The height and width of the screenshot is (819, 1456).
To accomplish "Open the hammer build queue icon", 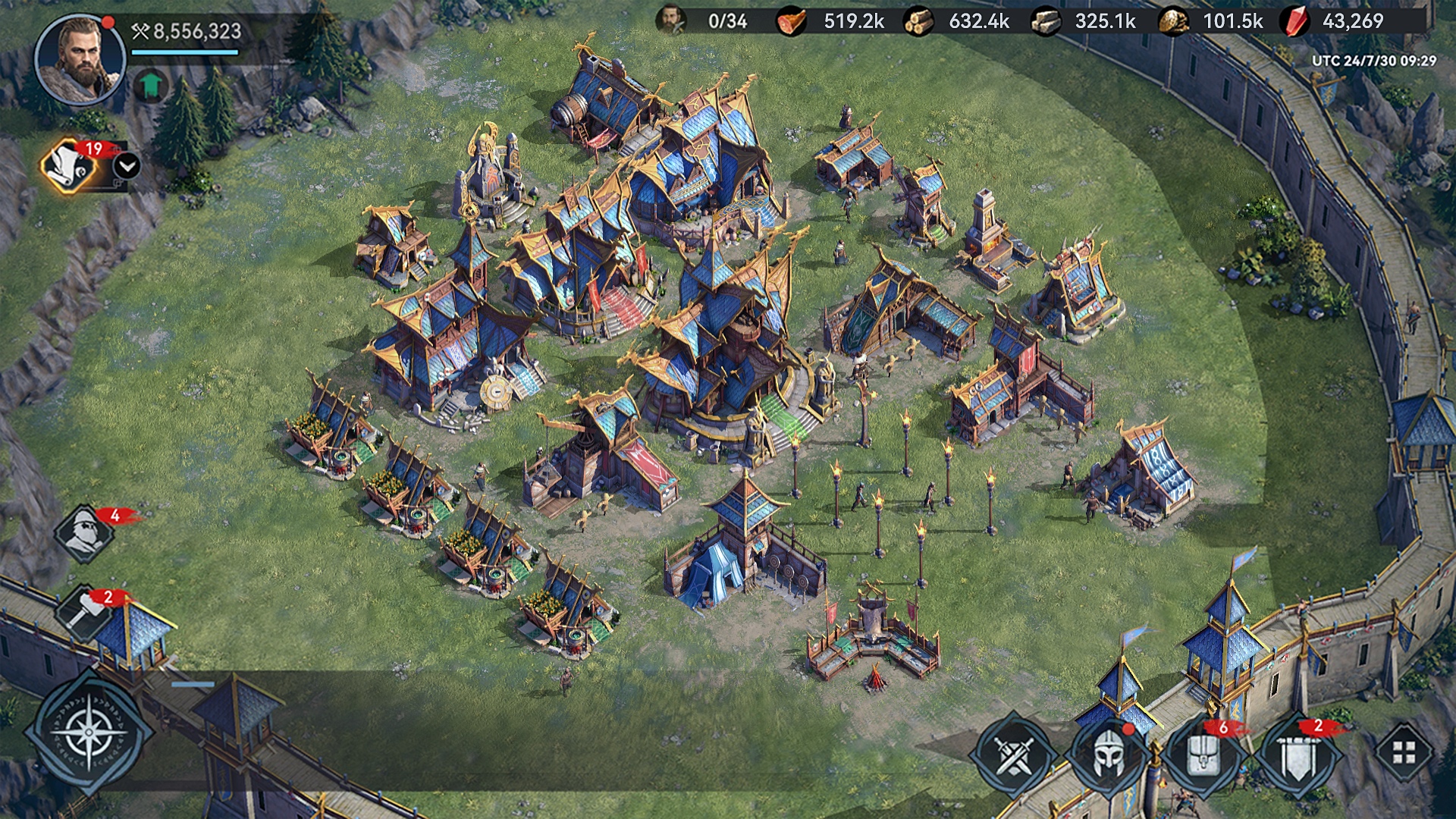I will (83, 612).
